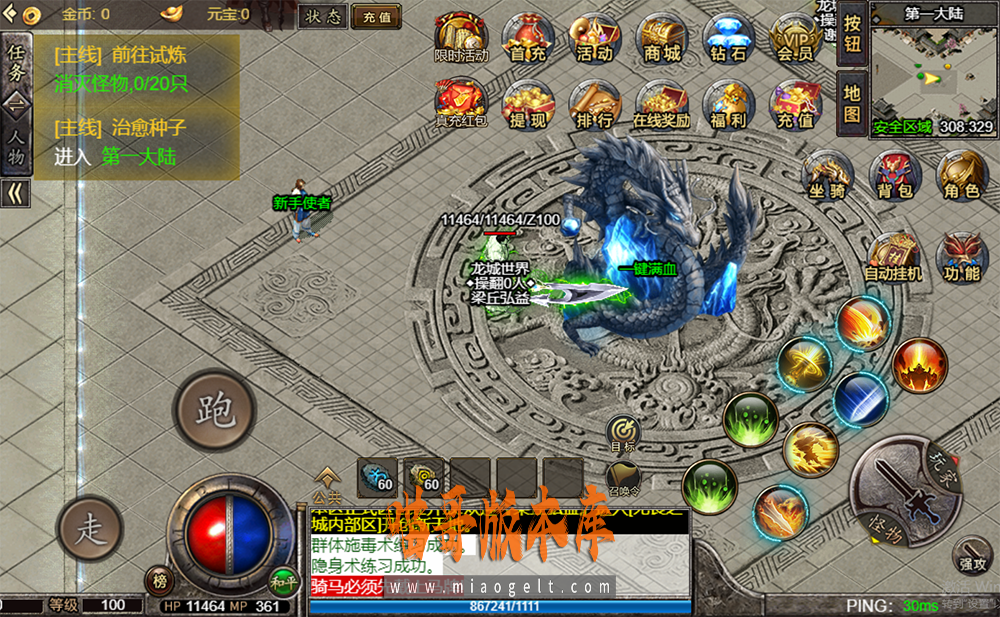Open the 首充 first recharge menu
This screenshot has height=617, width=1000.
pos(527,40)
